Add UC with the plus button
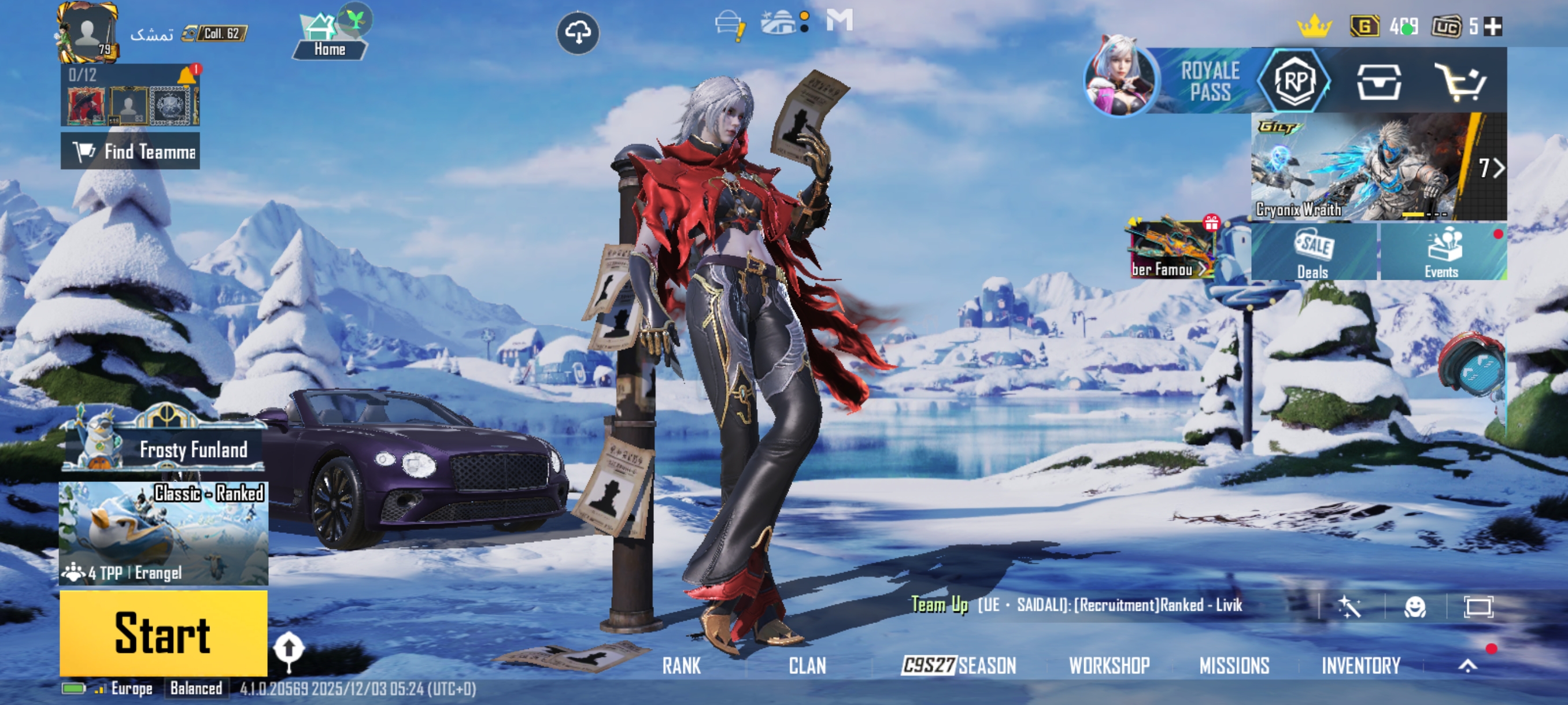The width and height of the screenshot is (1568, 705). point(1492,27)
